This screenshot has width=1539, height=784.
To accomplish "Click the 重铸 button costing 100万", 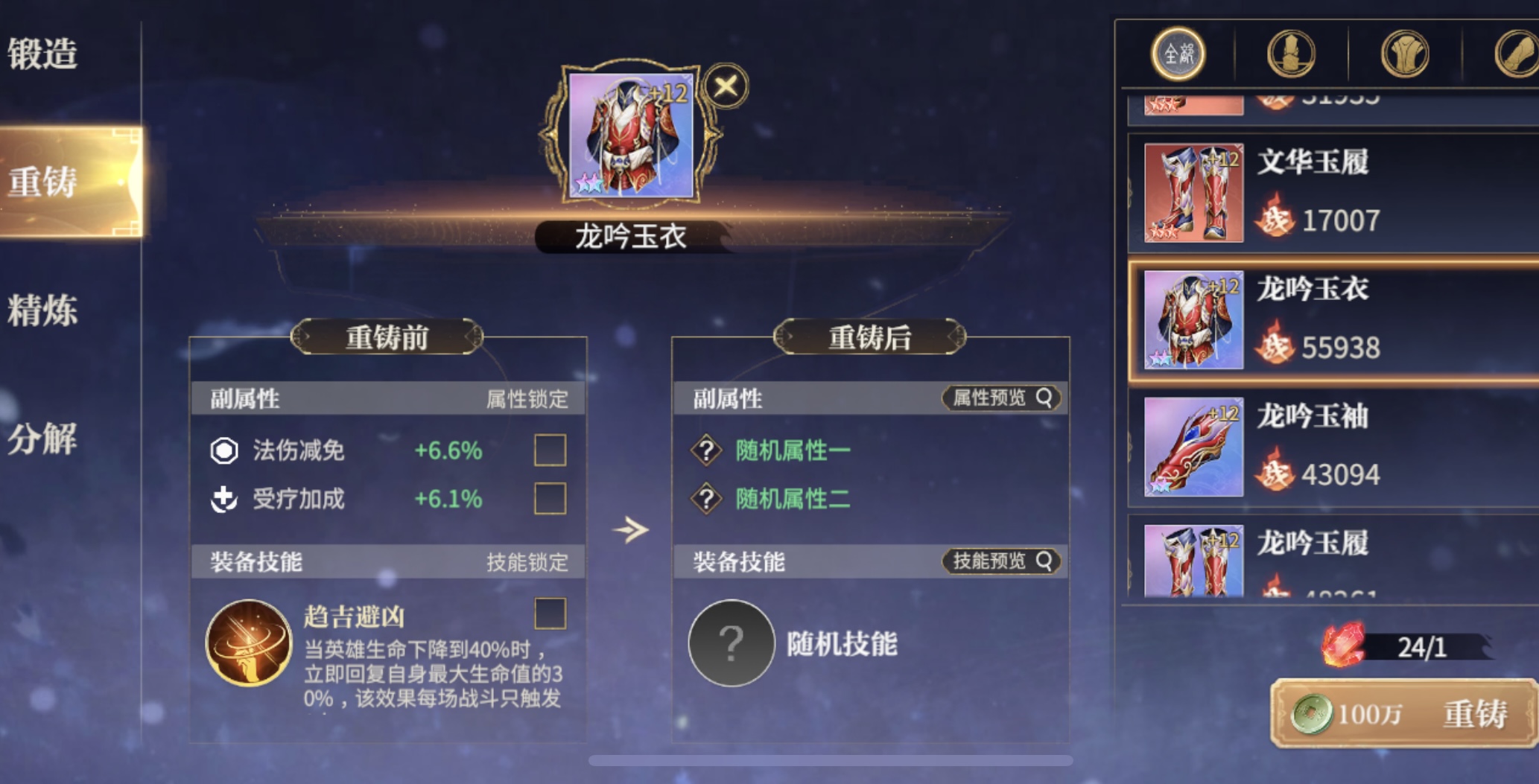I will 1403,714.
